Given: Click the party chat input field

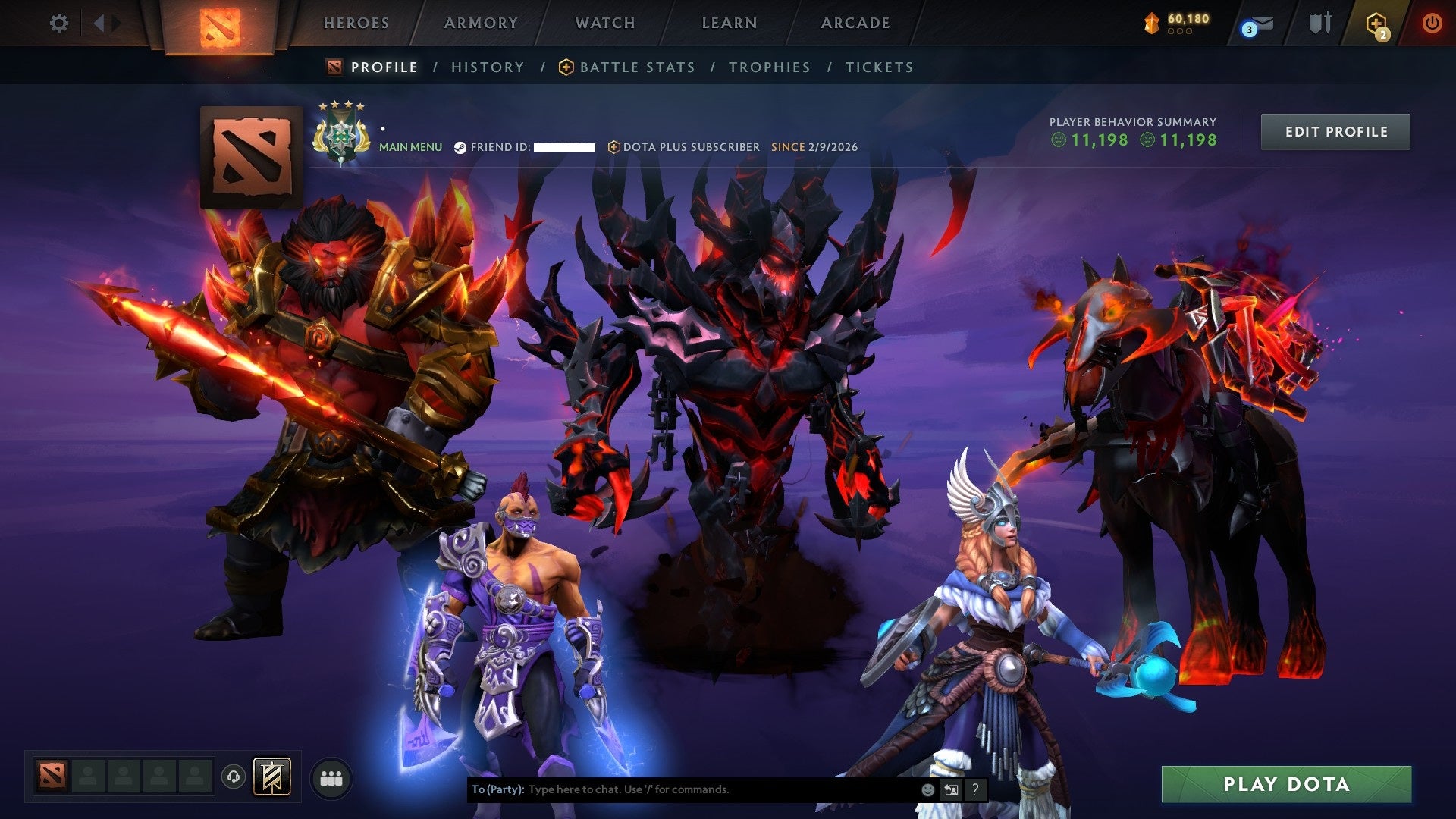Looking at the screenshot, I should click(x=682, y=789).
